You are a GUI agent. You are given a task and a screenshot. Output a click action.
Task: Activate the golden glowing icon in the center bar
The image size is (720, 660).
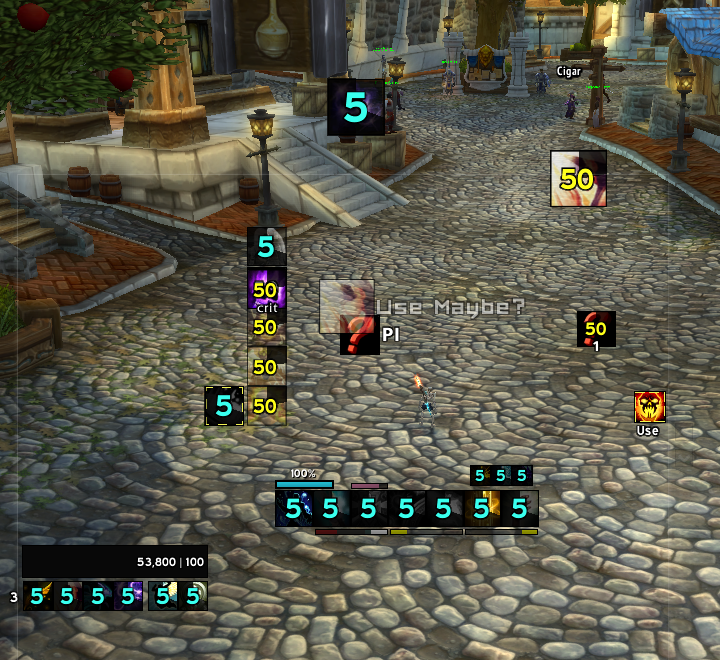tap(482, 508)
